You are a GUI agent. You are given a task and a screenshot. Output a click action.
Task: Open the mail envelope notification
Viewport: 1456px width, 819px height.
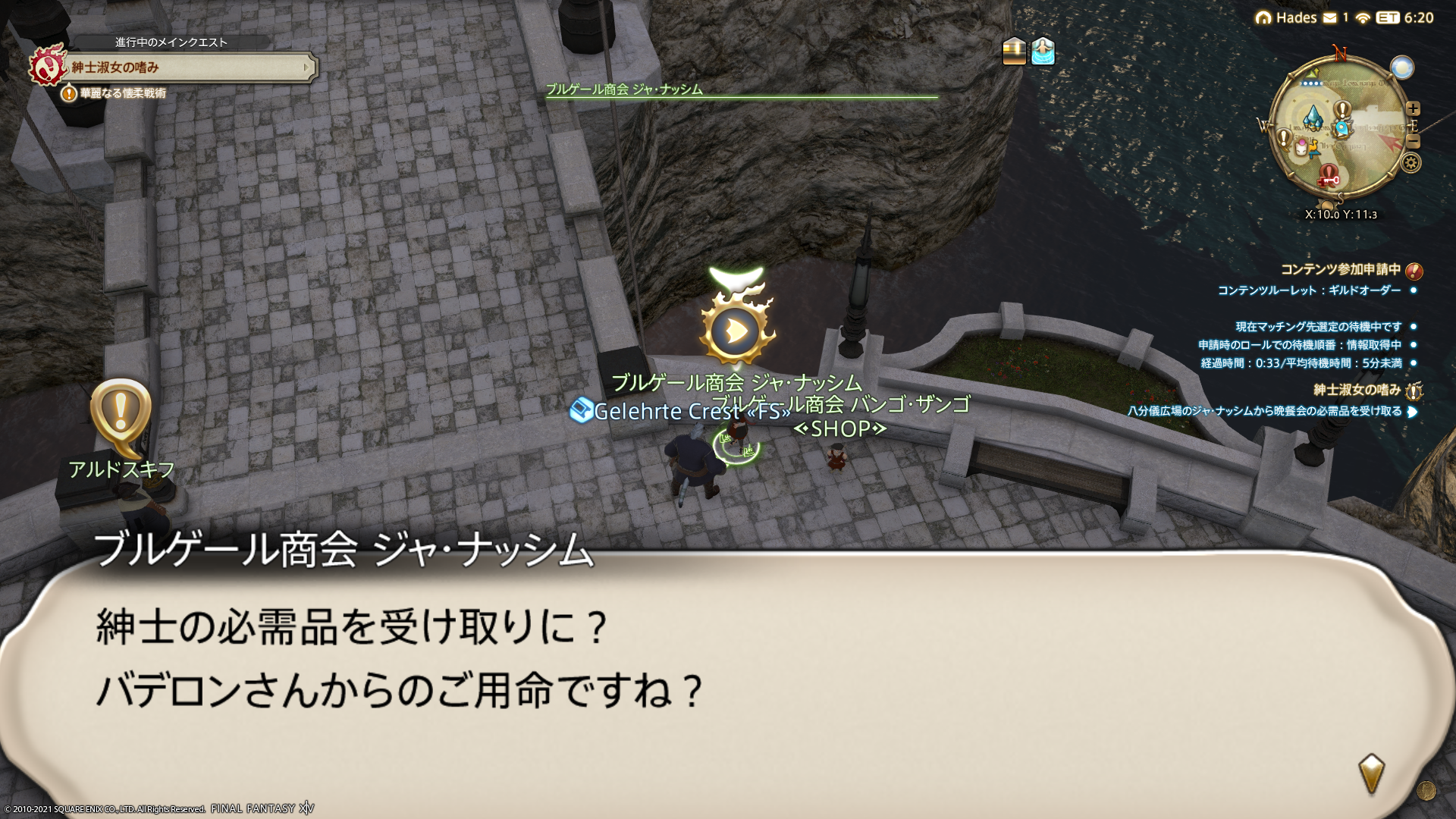[x=1330, y=17]
